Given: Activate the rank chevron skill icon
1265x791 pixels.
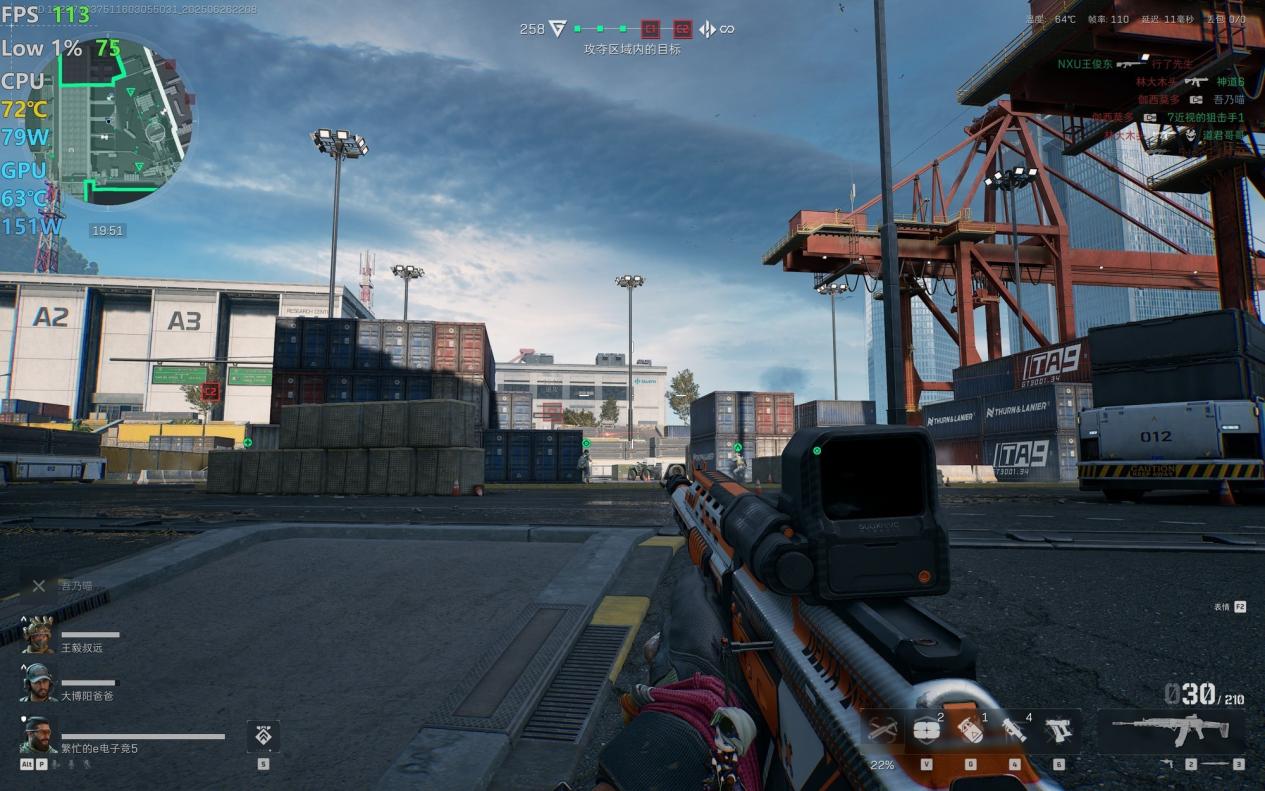Looking at the screenshot, I should click(x=263, y=736).
